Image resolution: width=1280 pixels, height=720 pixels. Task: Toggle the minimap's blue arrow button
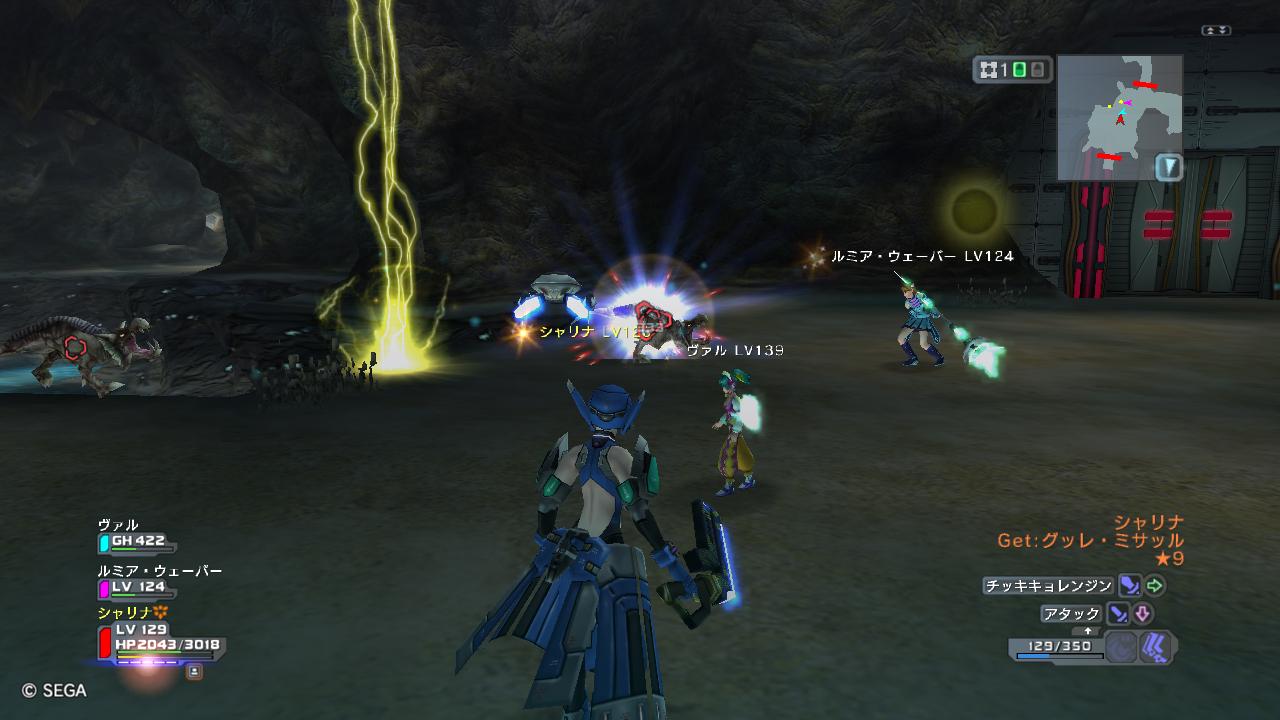1168,166
